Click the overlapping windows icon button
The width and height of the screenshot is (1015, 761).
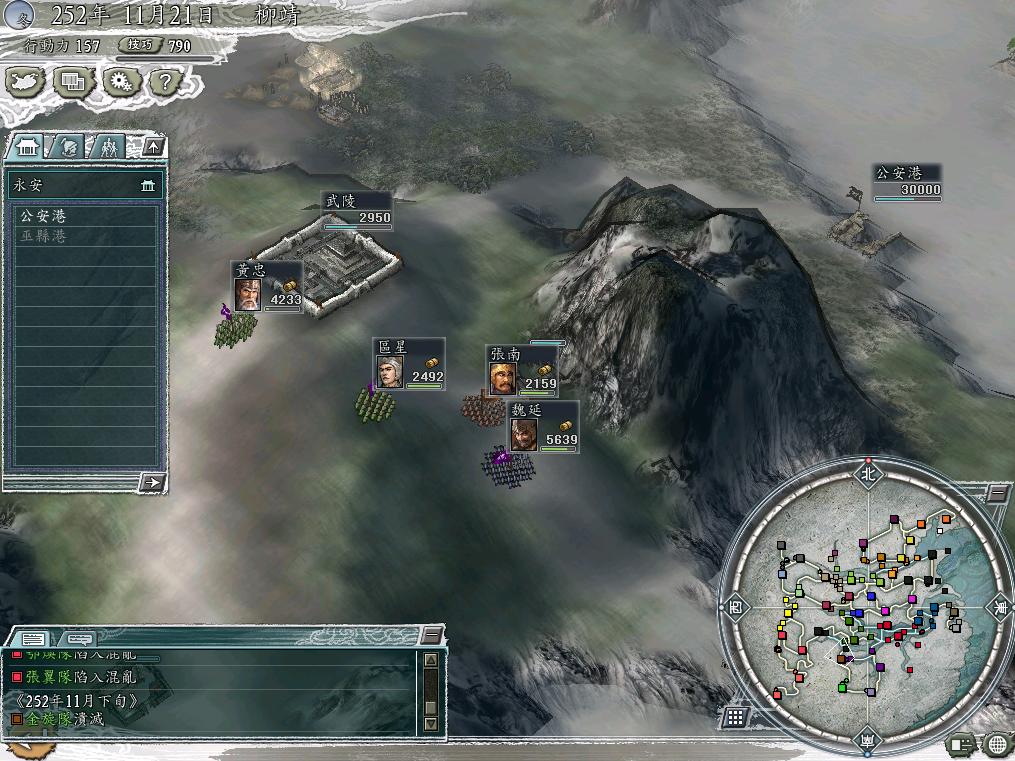73,81
